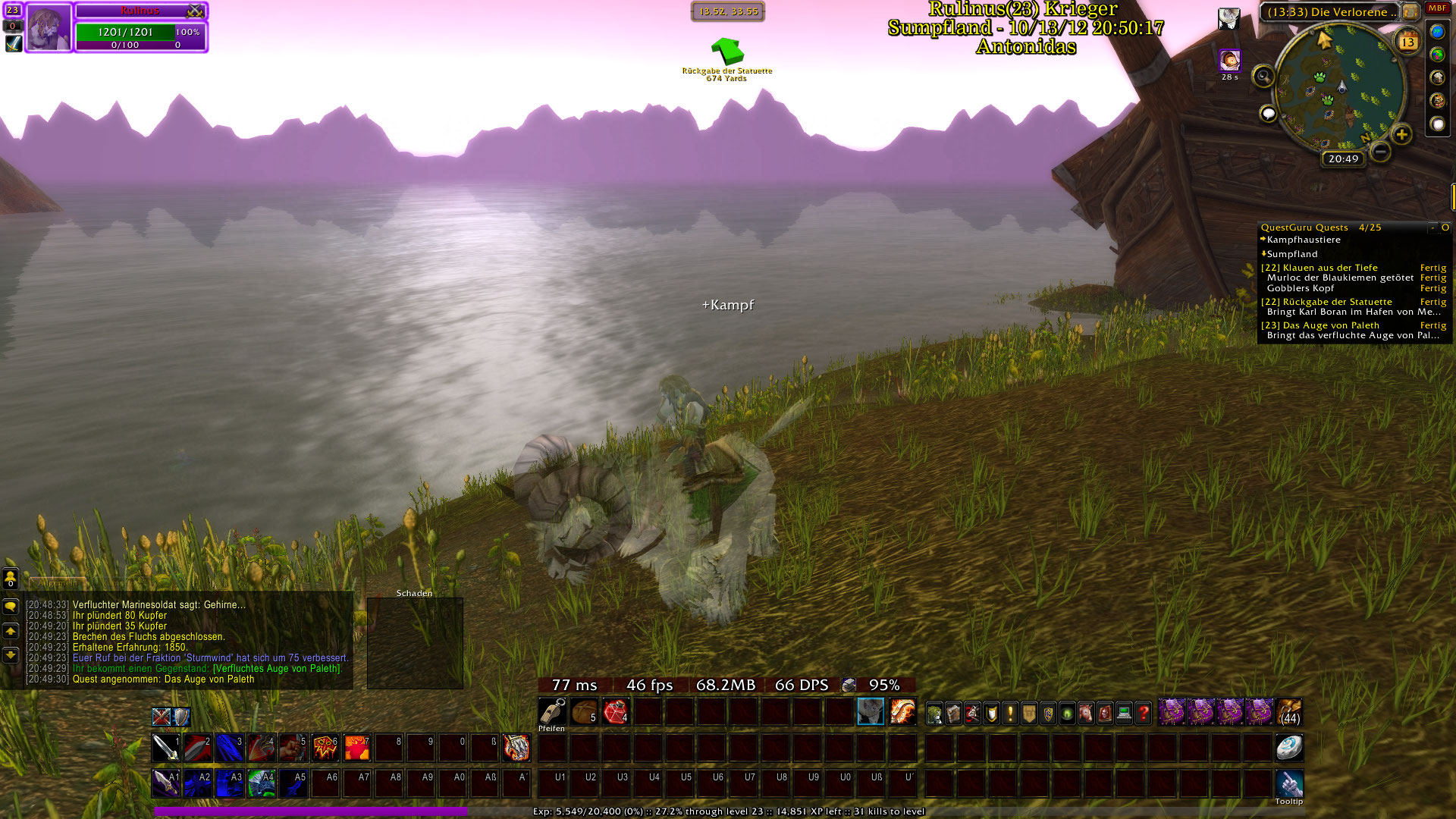Open the MBF button above the minimap strip
The width and height of the screenshot is (1456, 819).
point(1437,8)
